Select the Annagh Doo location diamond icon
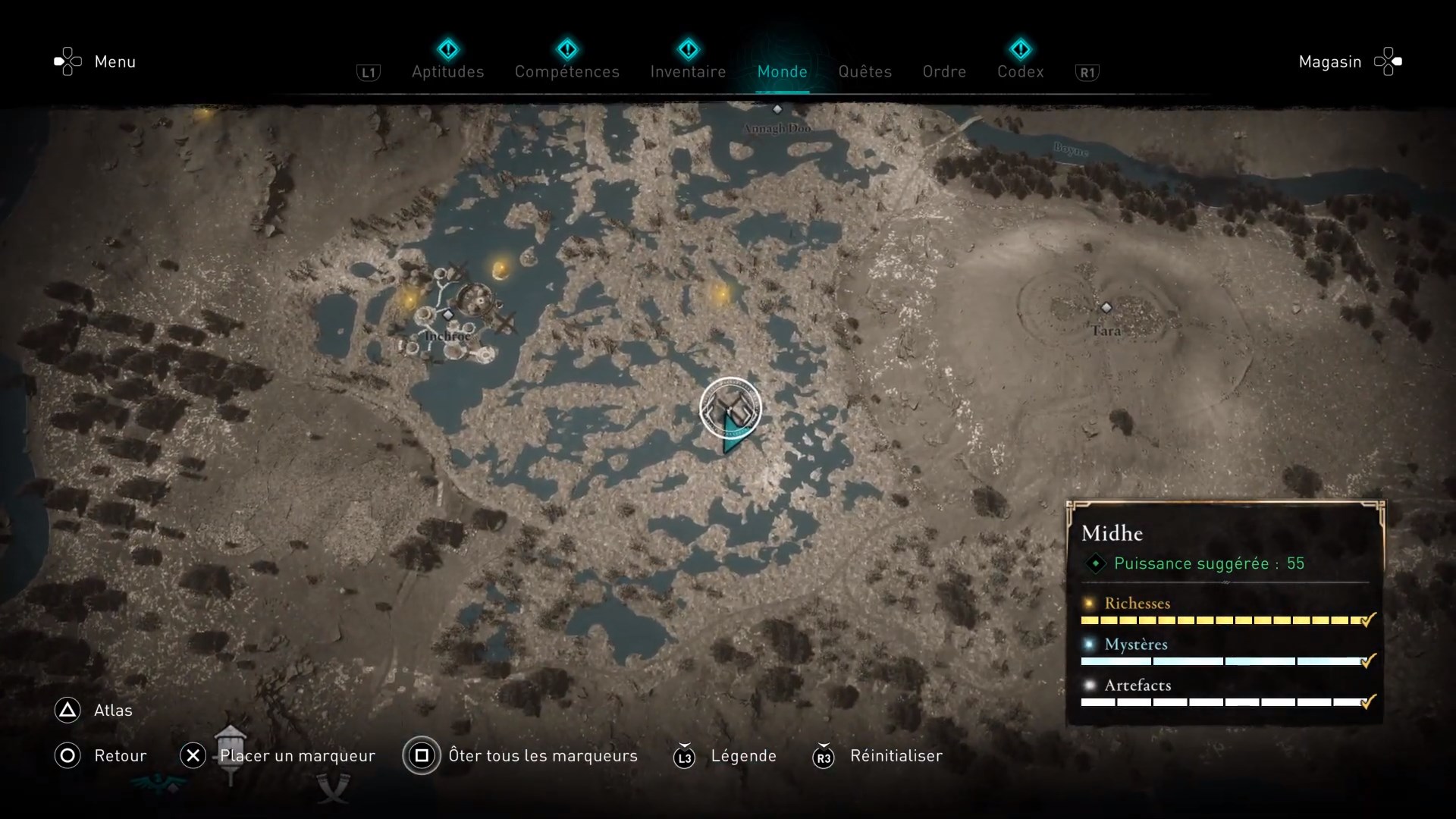The image size is (1456, 819). (x=777, y=108)
